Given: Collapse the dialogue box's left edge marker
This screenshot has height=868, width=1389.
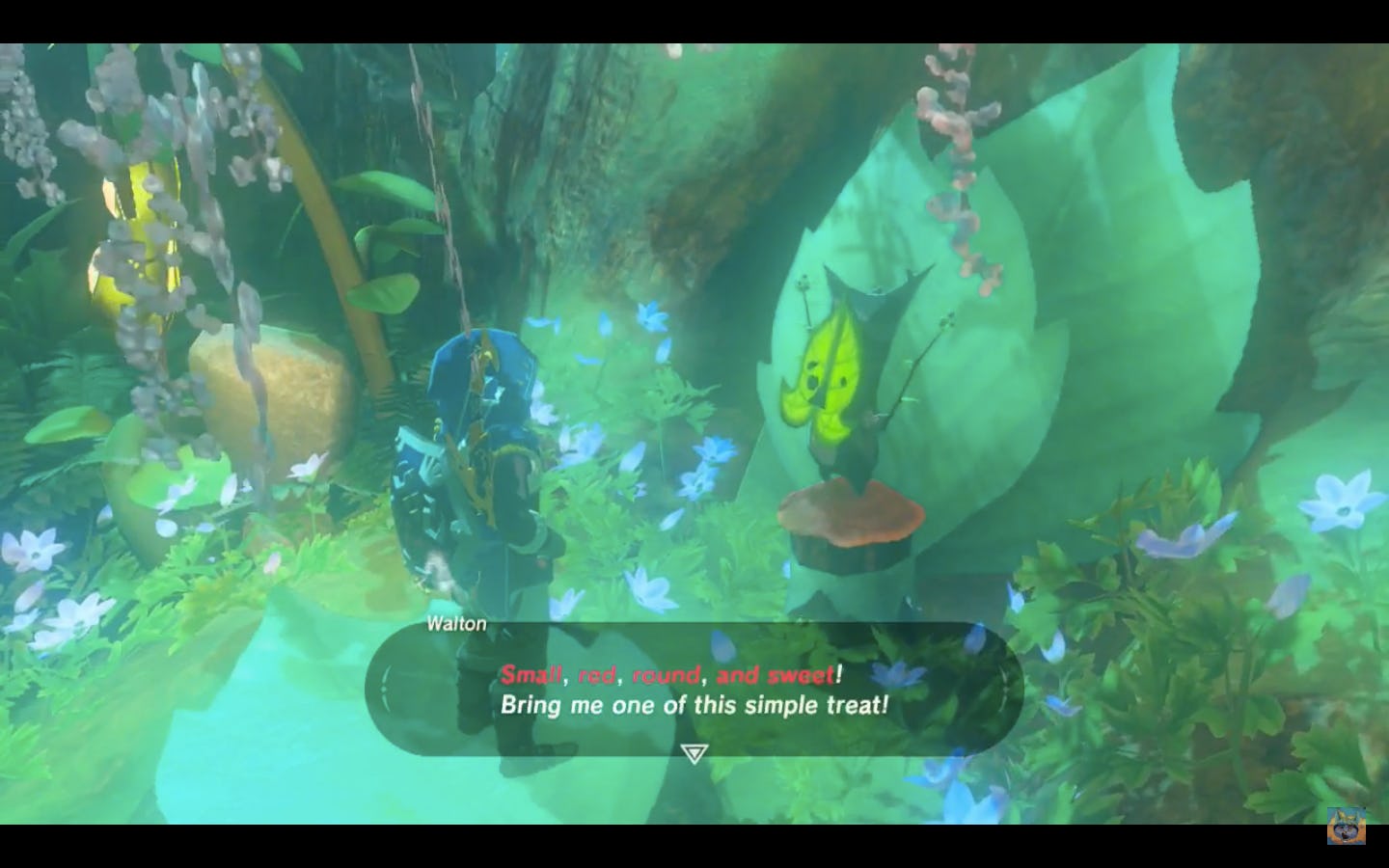Looking at the screenshot, I should [x=386, y=690].
